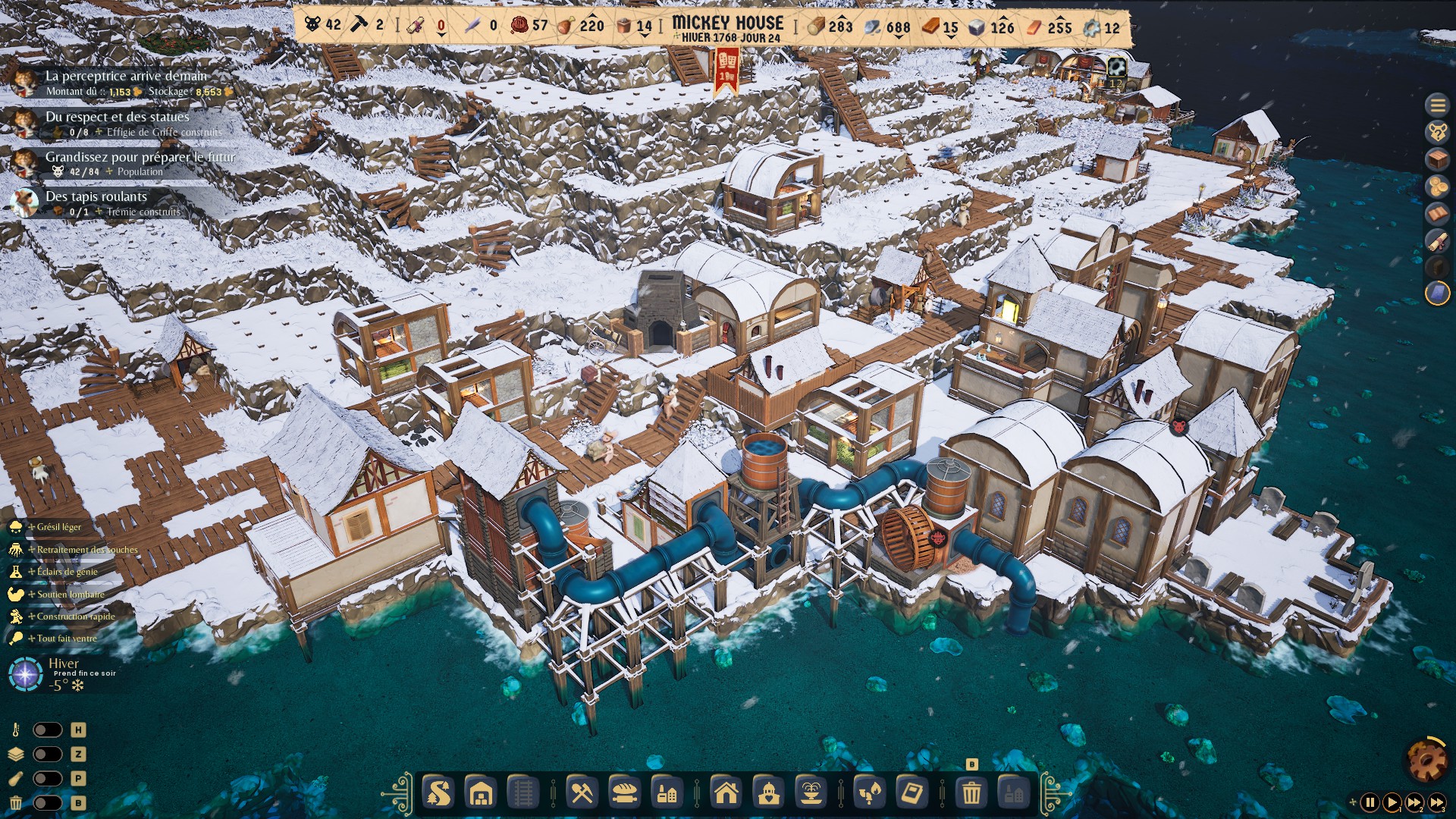The height and width of the screenshot is (819, 1456).
Task: Open the water and fire build category
Action: (869, 794)
